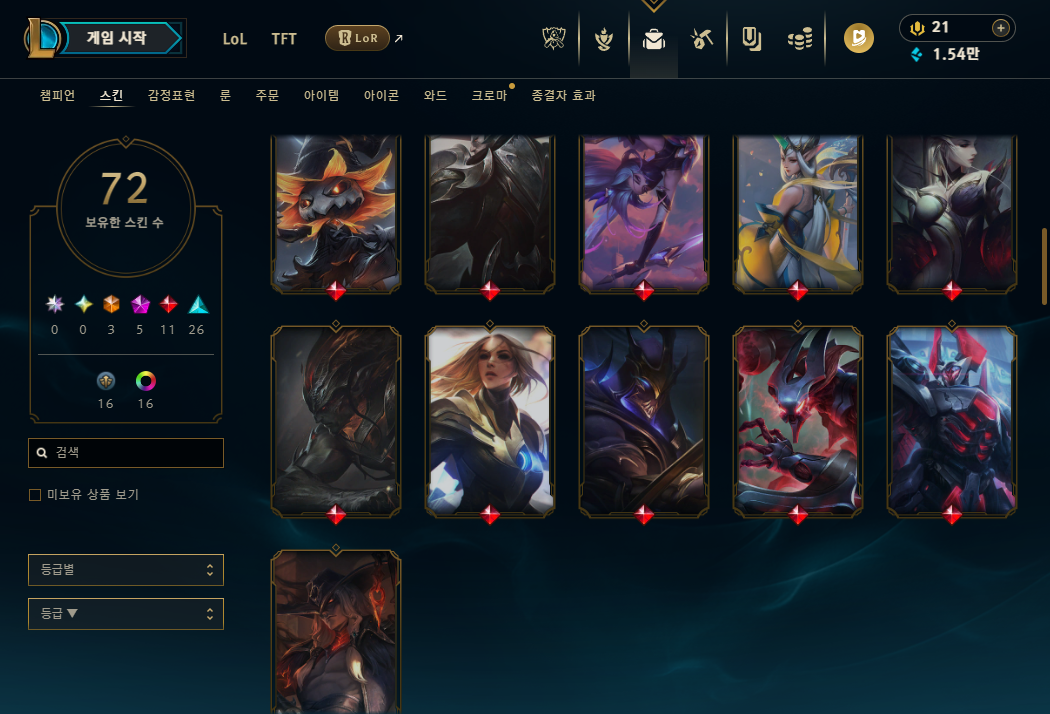Screen dimensions: 1050x714
Task: Switch to the TFT game tab
Action: pos(284,39)
